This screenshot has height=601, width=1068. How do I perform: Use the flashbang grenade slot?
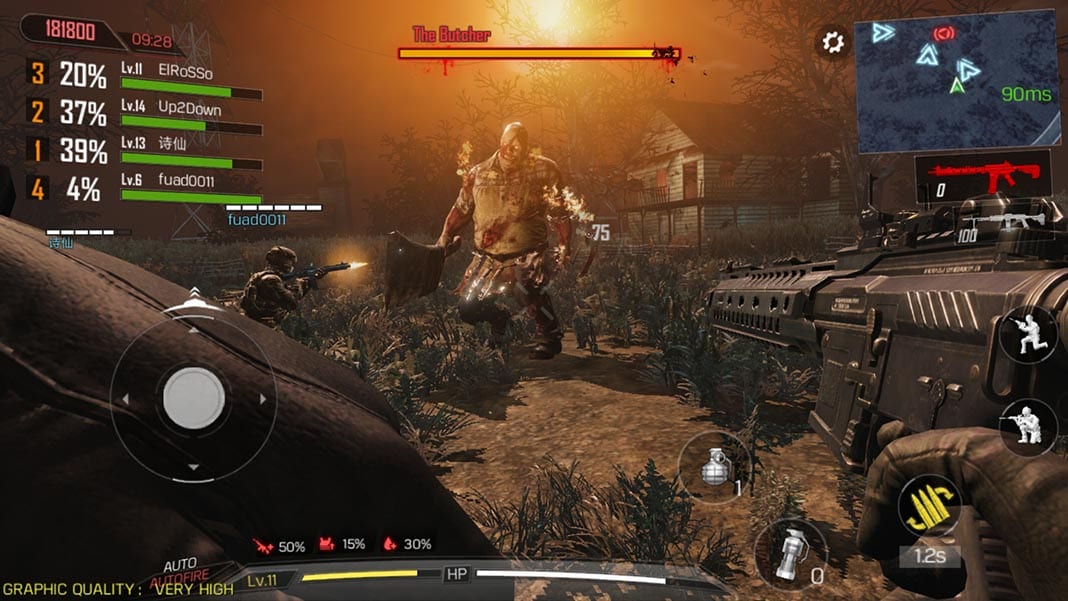pyautogui.click(x=791, y=553)
